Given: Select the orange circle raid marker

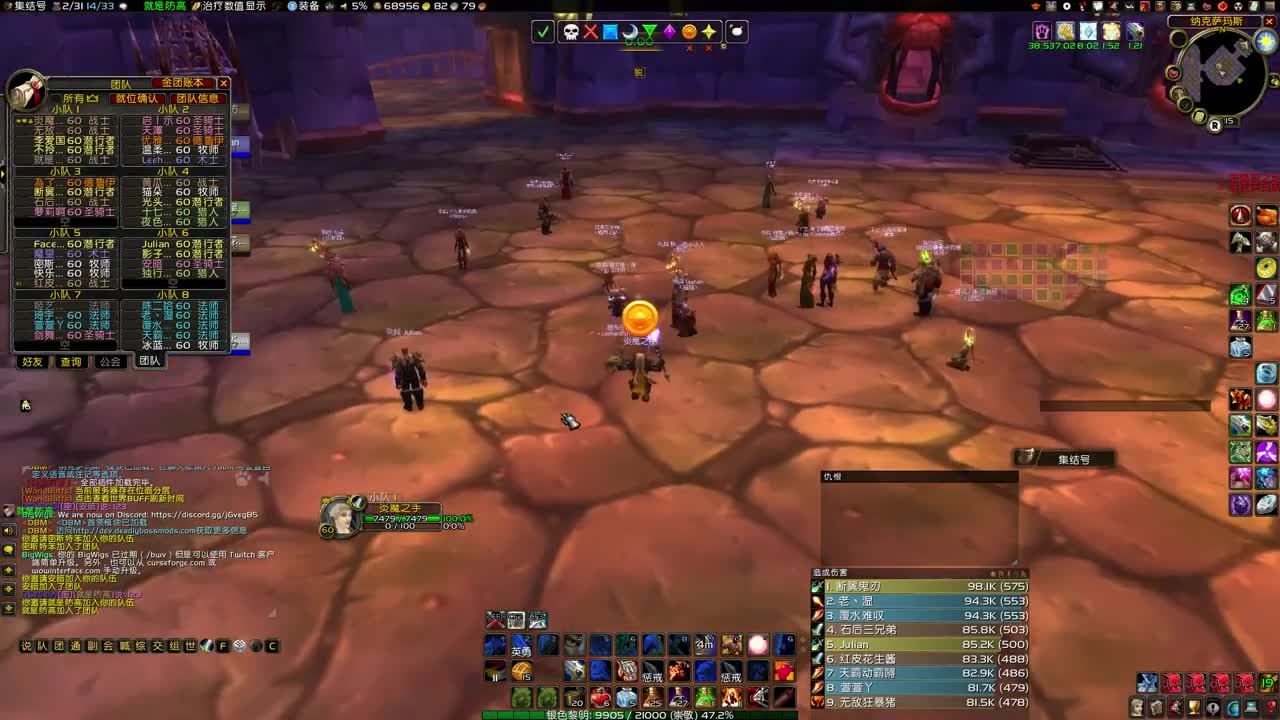Looking at the screenshot, I should tap(690, 32).
